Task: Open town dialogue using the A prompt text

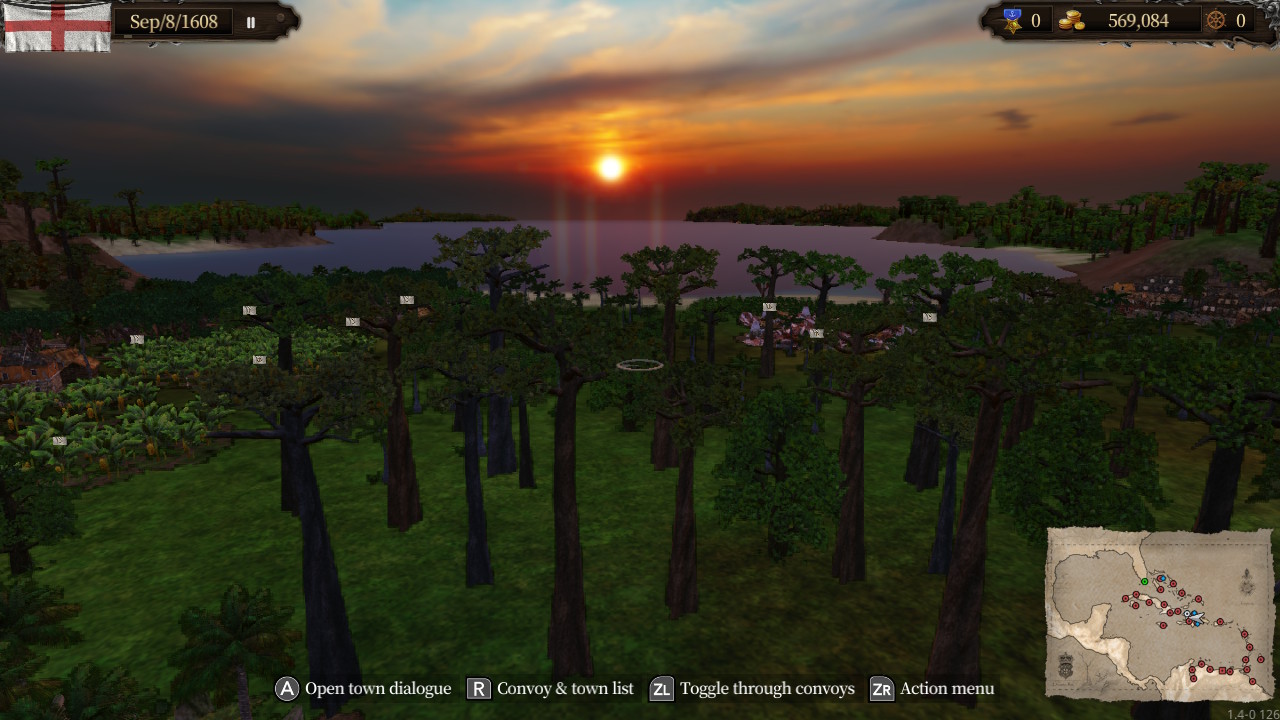Action: click(x=378, y=689)
